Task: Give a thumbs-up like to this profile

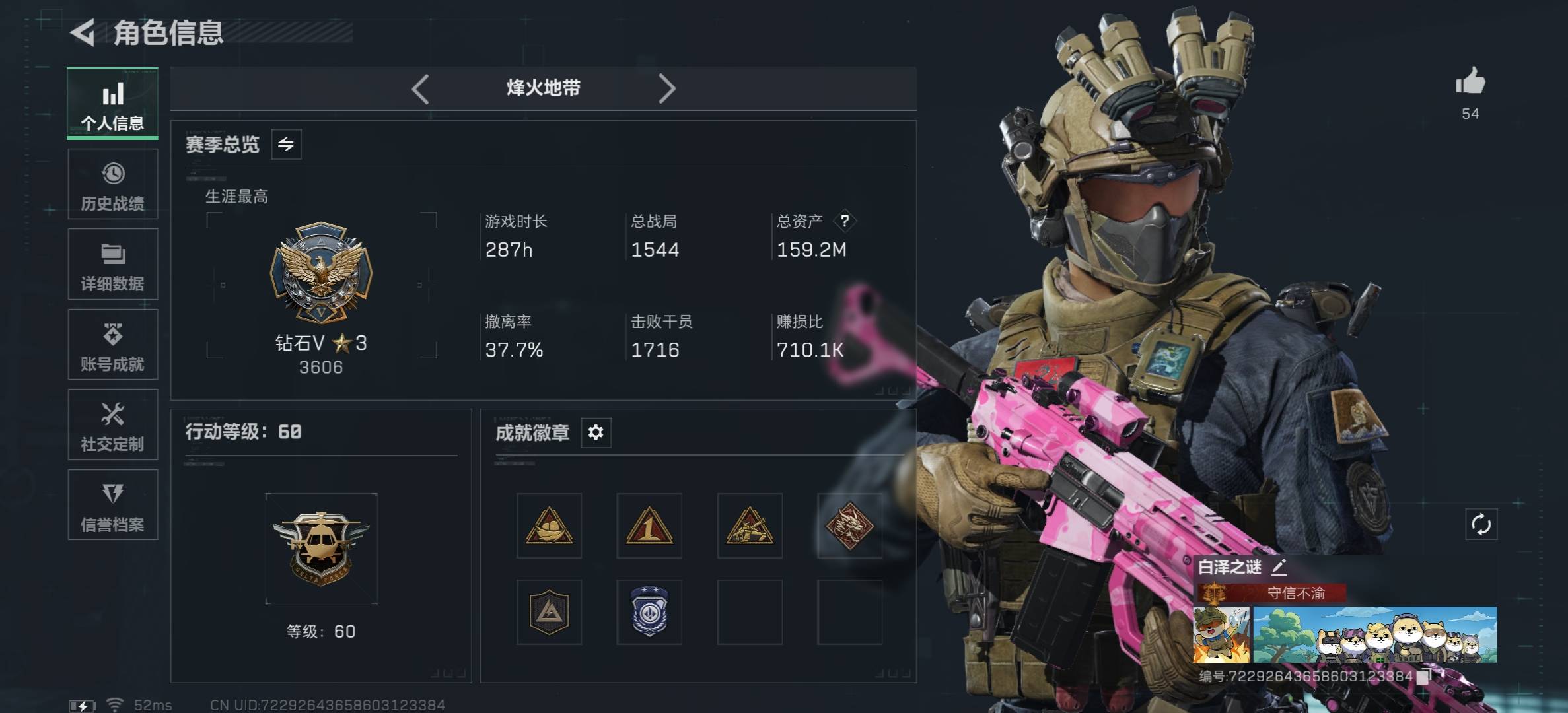Action: pos(1470,83)
